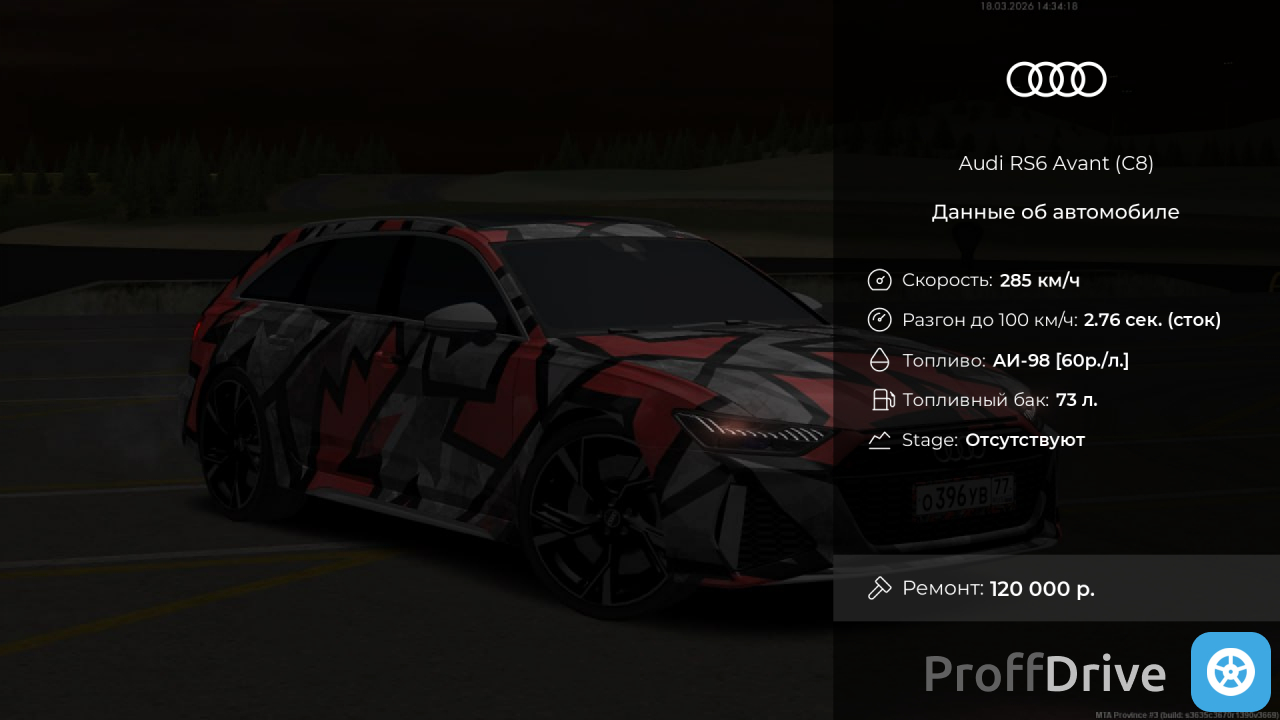
Task: Click the blue steering wheel icon
Action: [x=1230, y=672]
